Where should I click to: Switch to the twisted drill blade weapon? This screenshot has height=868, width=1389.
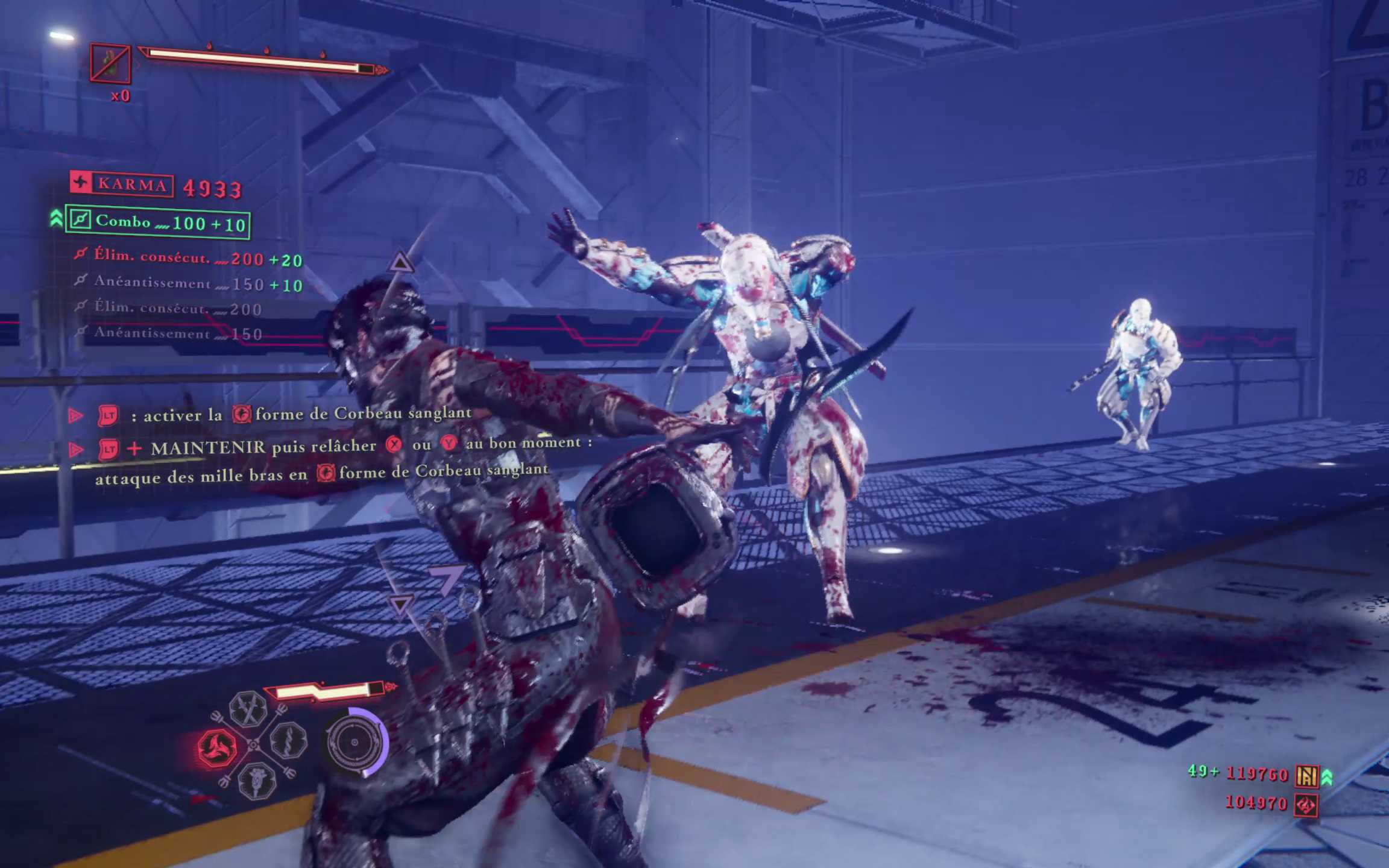(x=288, y=740)
